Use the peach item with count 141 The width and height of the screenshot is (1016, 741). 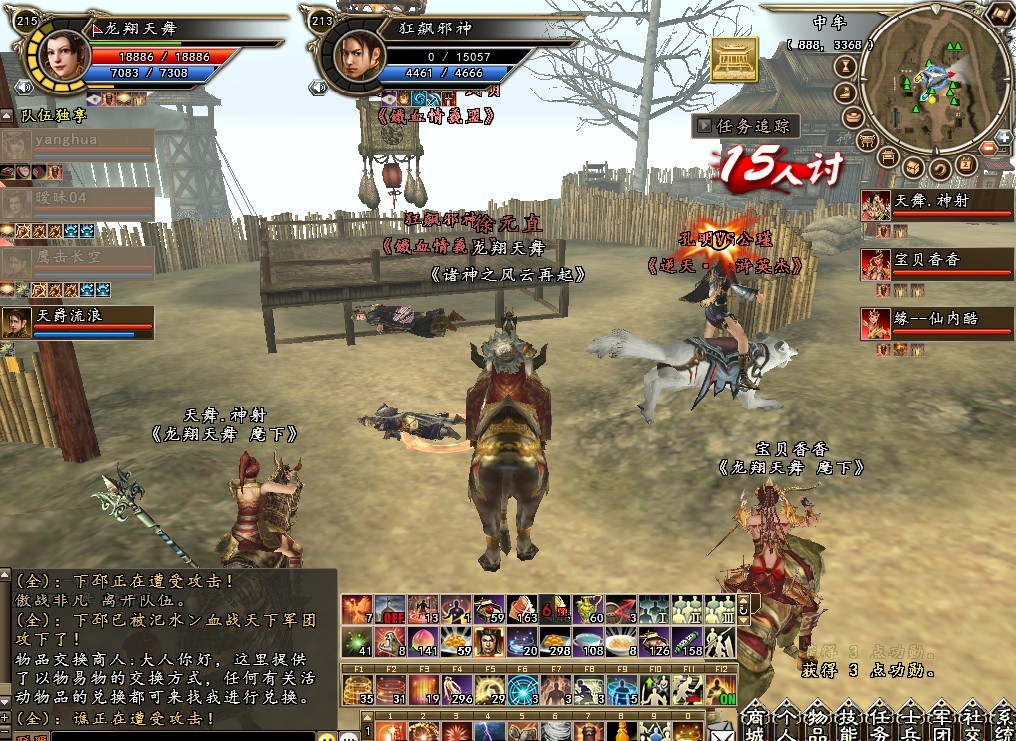click(x=421, y=641)
